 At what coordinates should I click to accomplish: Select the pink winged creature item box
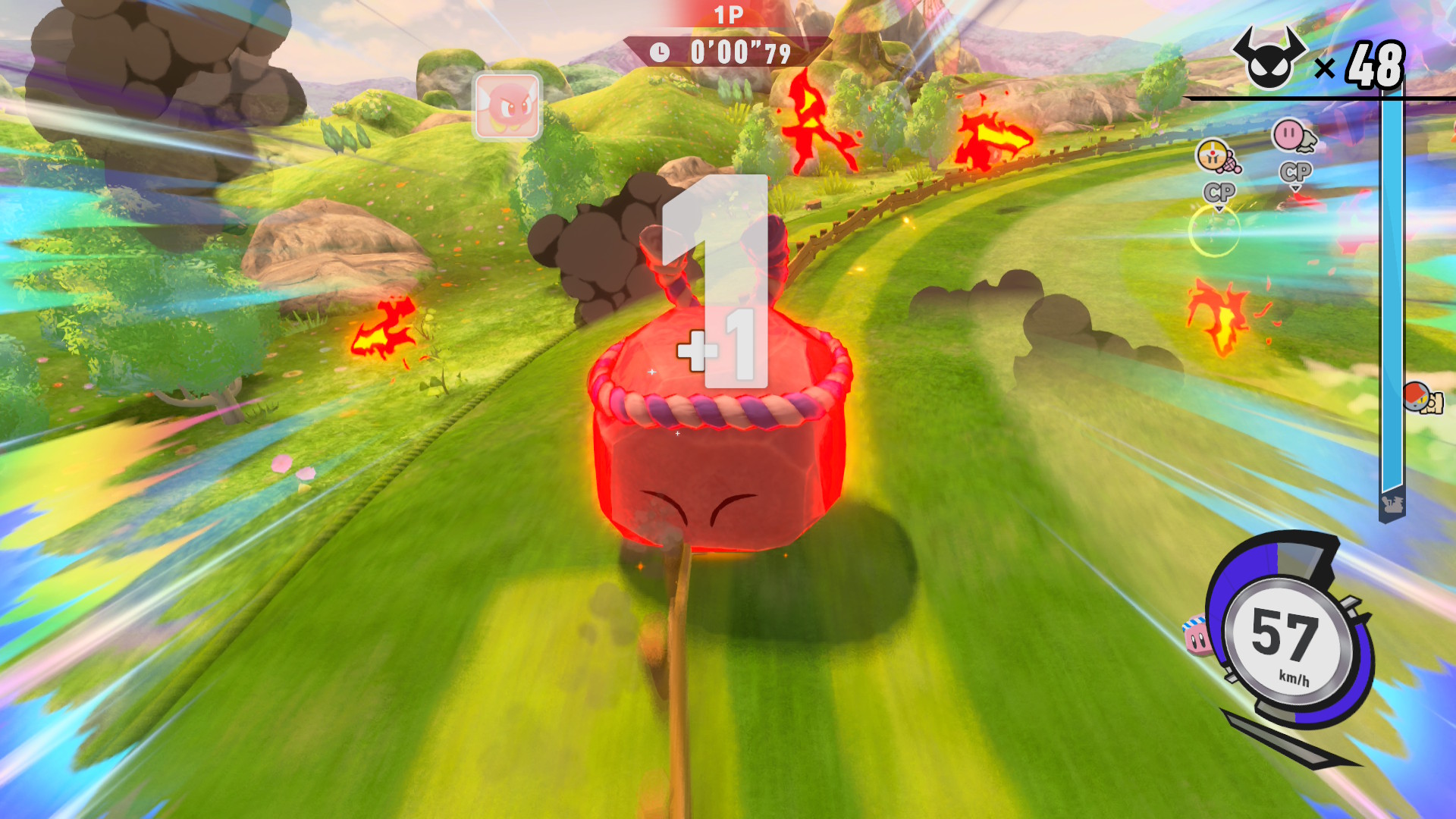coord(507,106)
